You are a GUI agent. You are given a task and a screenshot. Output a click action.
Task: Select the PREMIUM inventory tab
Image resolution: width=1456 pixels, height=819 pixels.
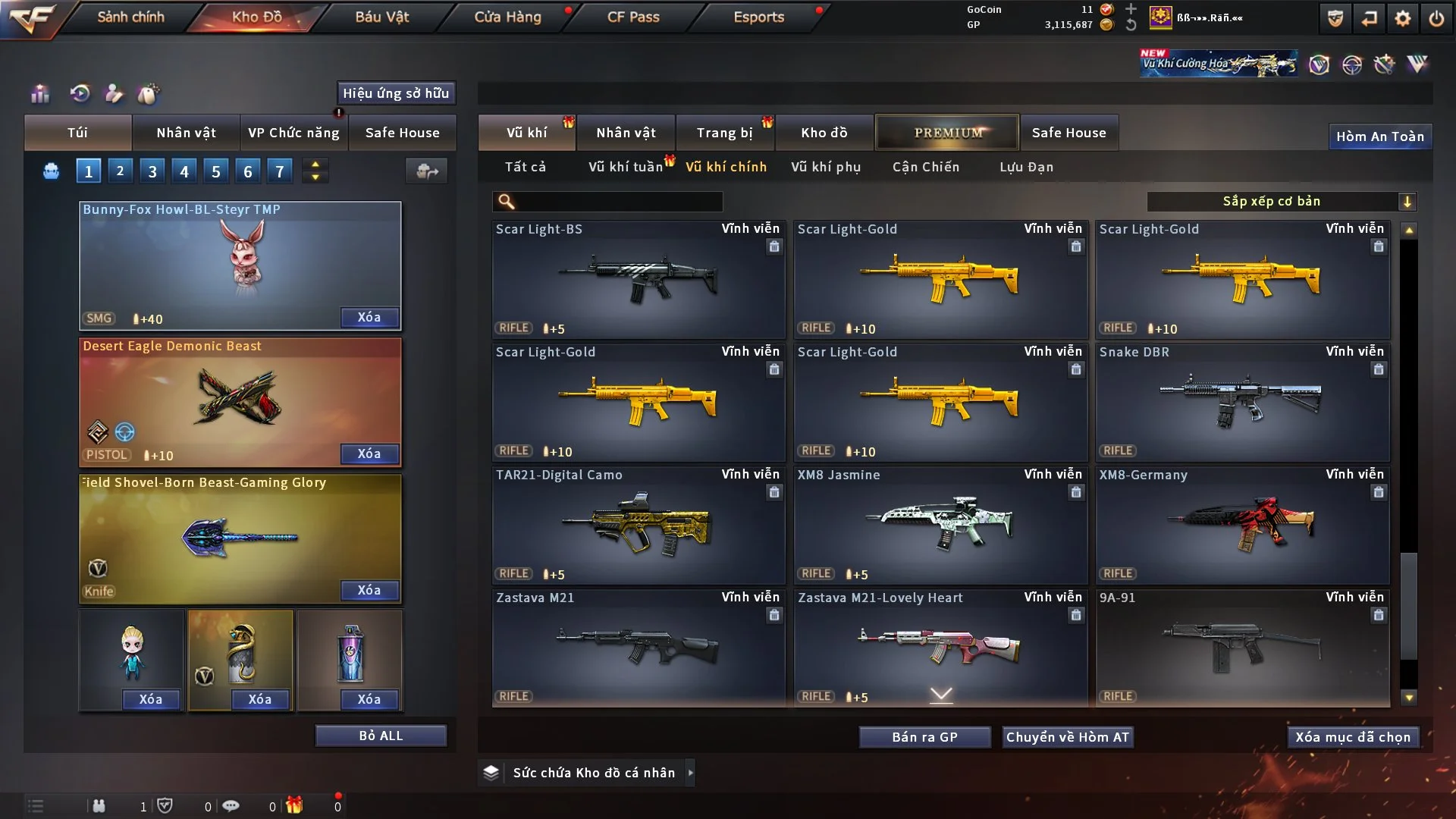[947, 133]
